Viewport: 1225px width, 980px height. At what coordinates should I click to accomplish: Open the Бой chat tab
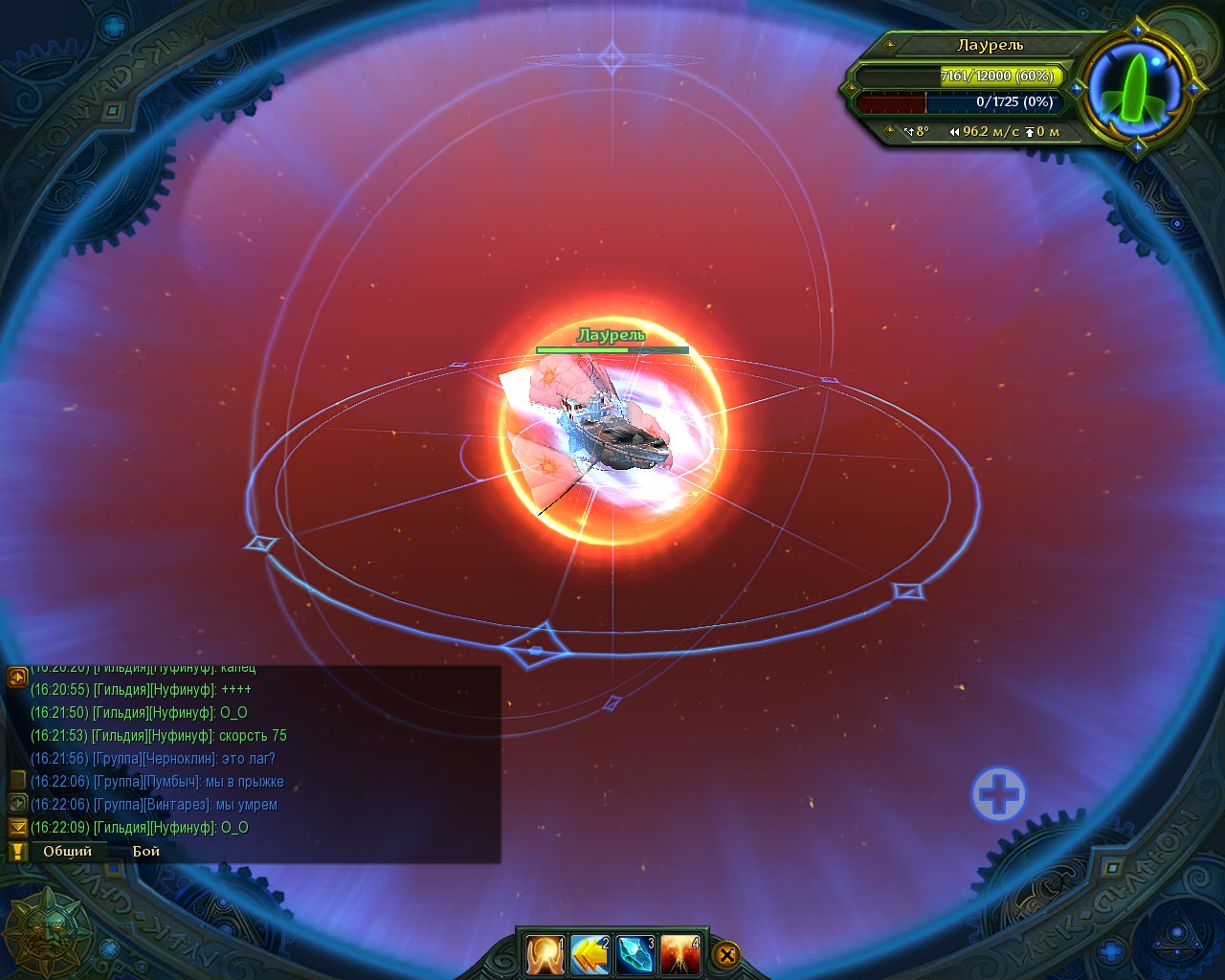[x=145, y=851]
